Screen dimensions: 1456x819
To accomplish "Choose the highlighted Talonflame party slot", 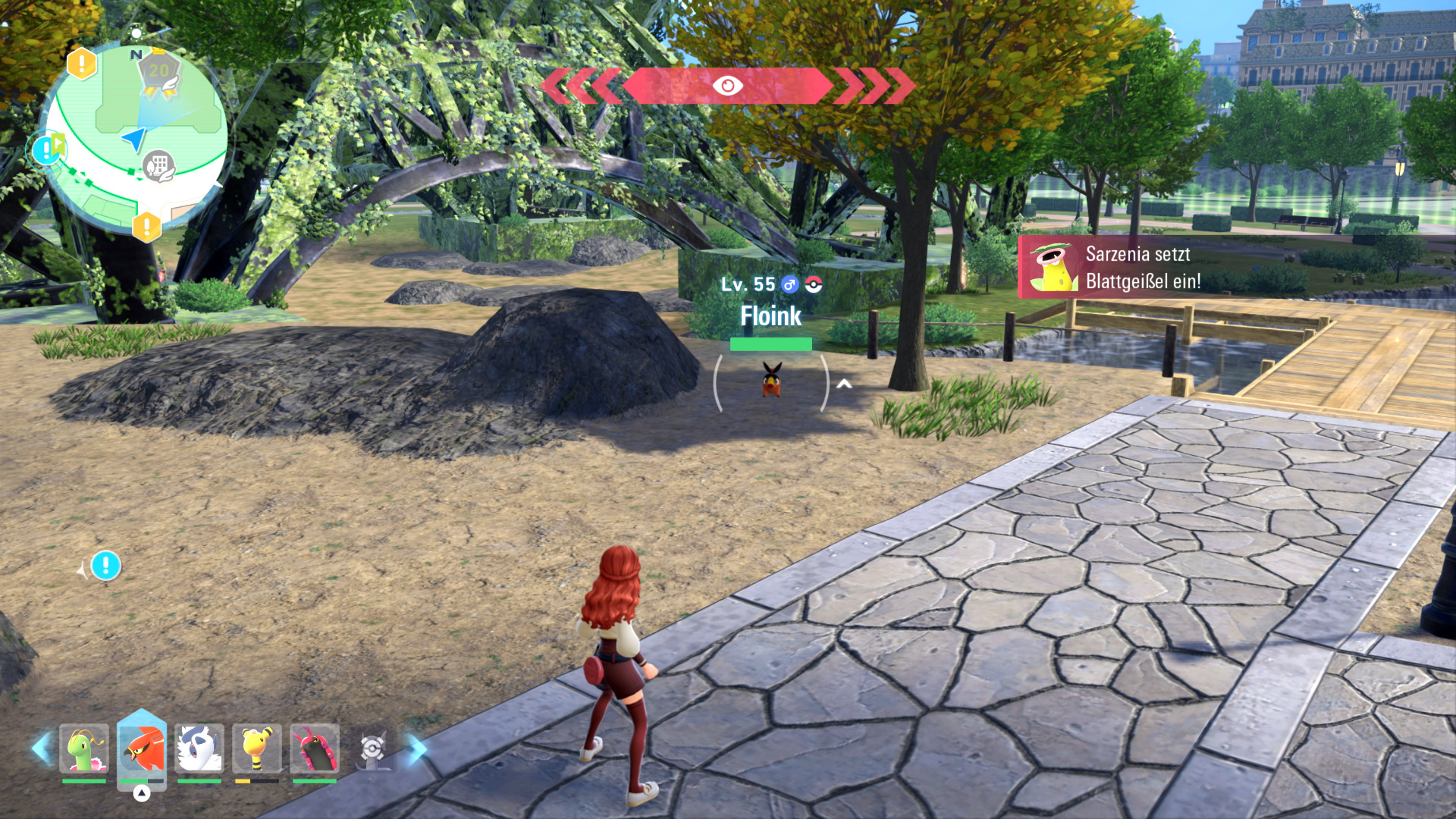I will pyautogui.click(x=142, y=748).
